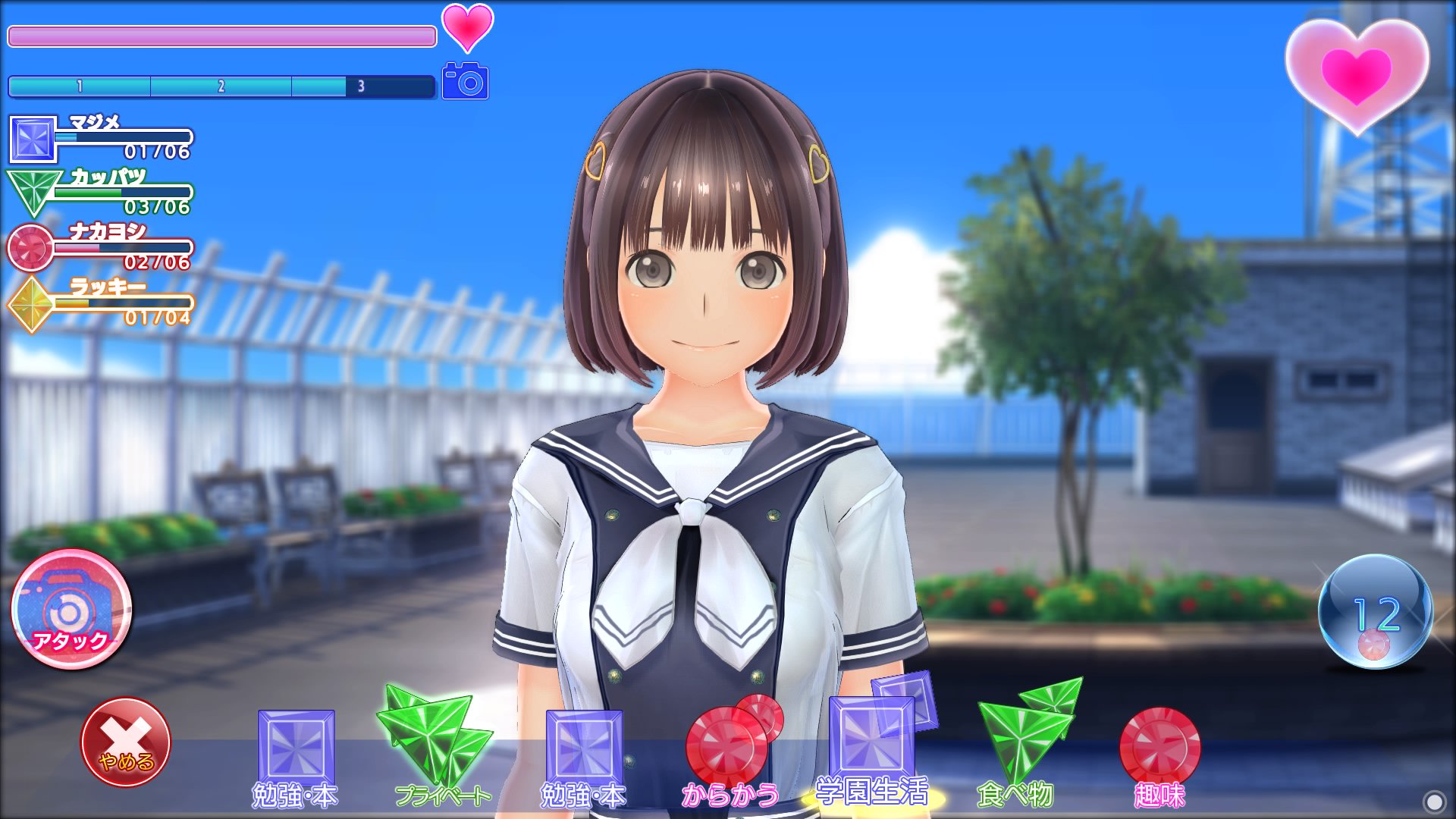Click the leftmost 勉強・本 blue cube icon
The image size is (1456, 819).
[294, 747]
